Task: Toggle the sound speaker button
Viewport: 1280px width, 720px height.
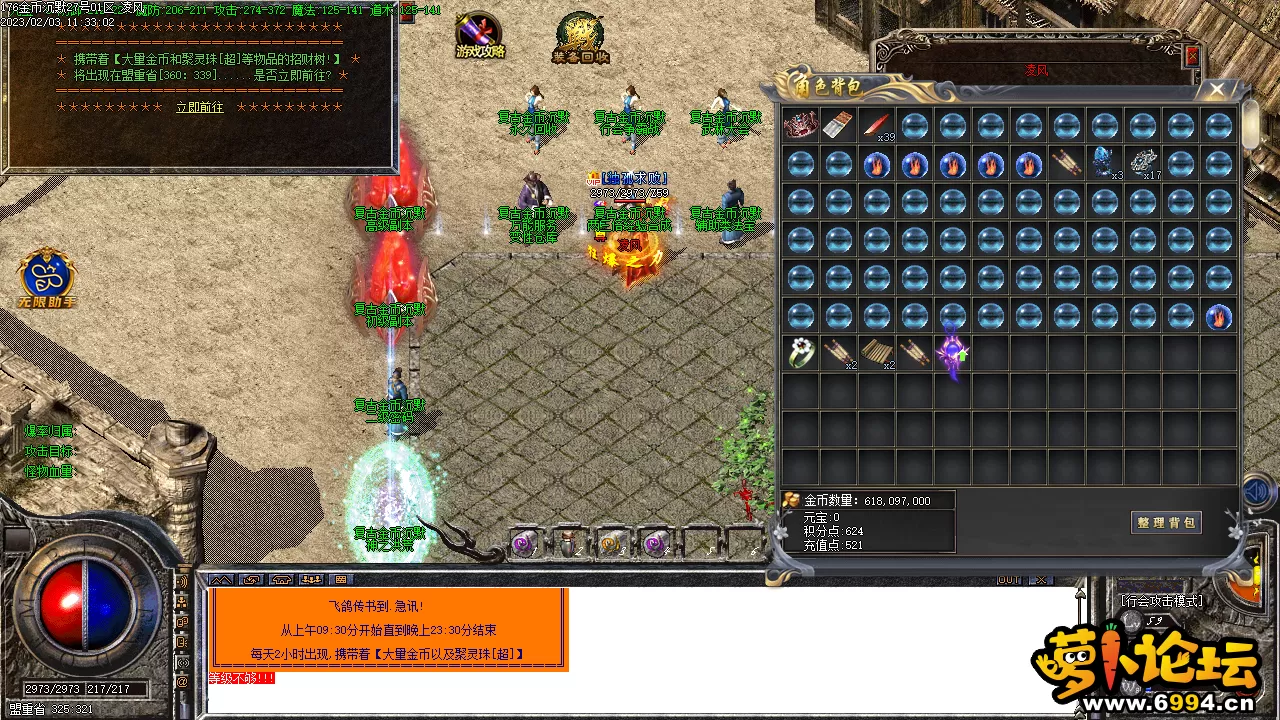Action: click(x=1255, y=492)
